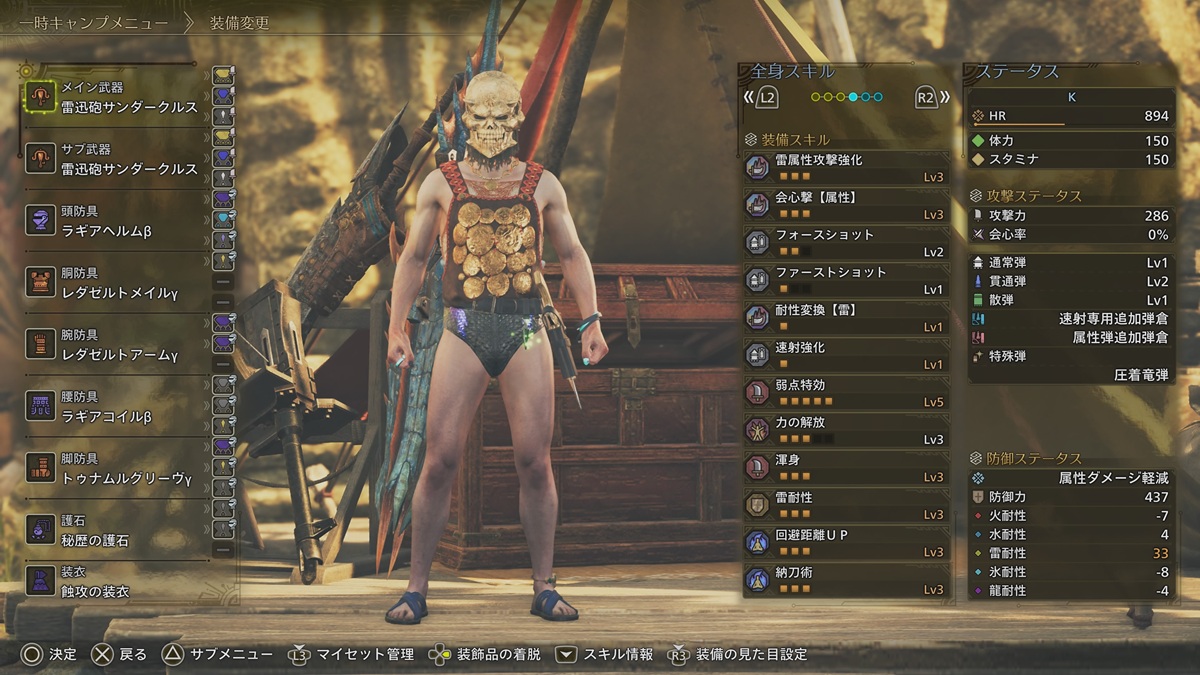Viewport: 1200px width, 675px height.
Task: Select the 力の解放 skill row
Action: point(846,430)
